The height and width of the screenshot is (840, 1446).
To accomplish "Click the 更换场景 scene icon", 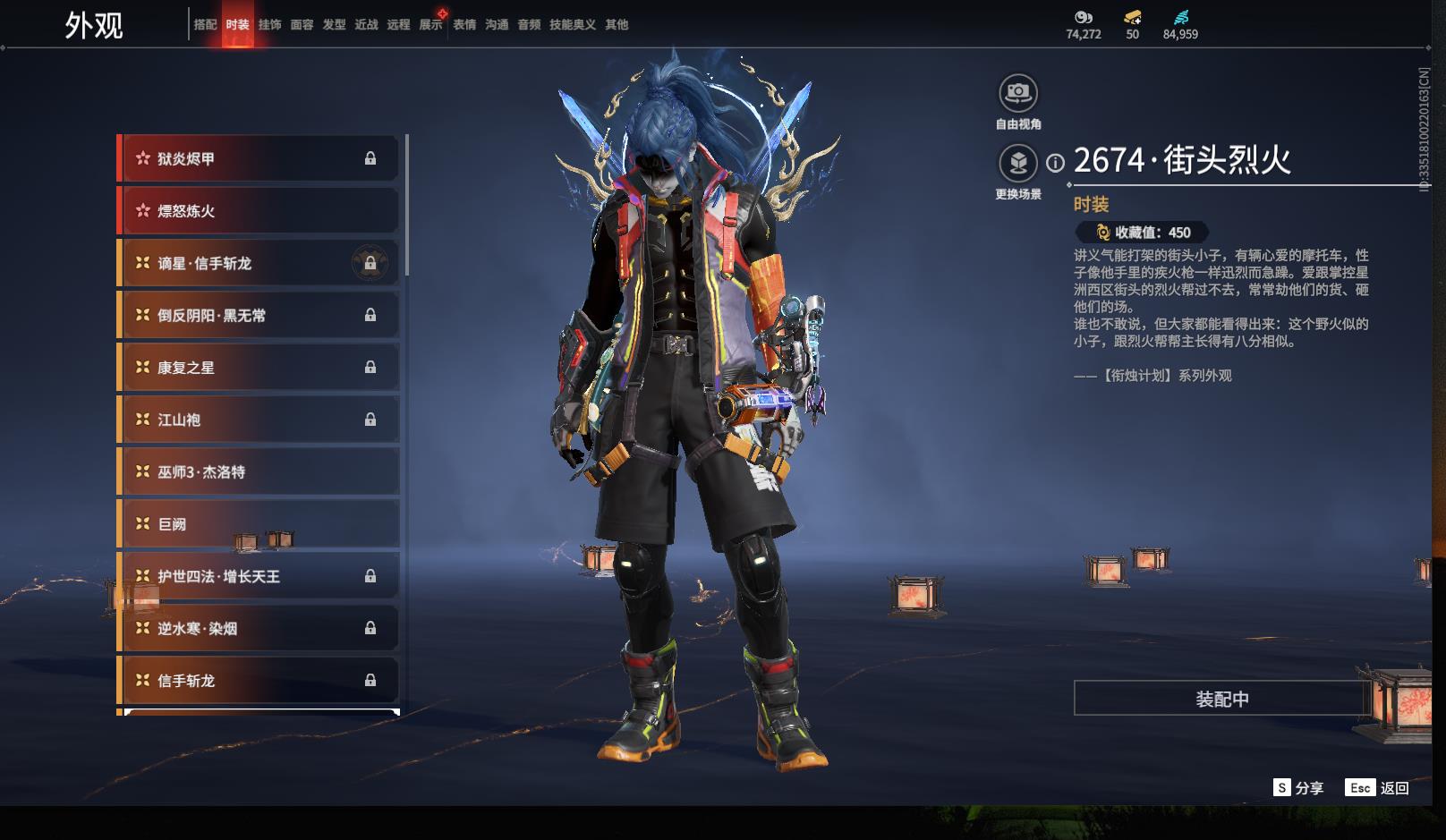I will 1018,164.
